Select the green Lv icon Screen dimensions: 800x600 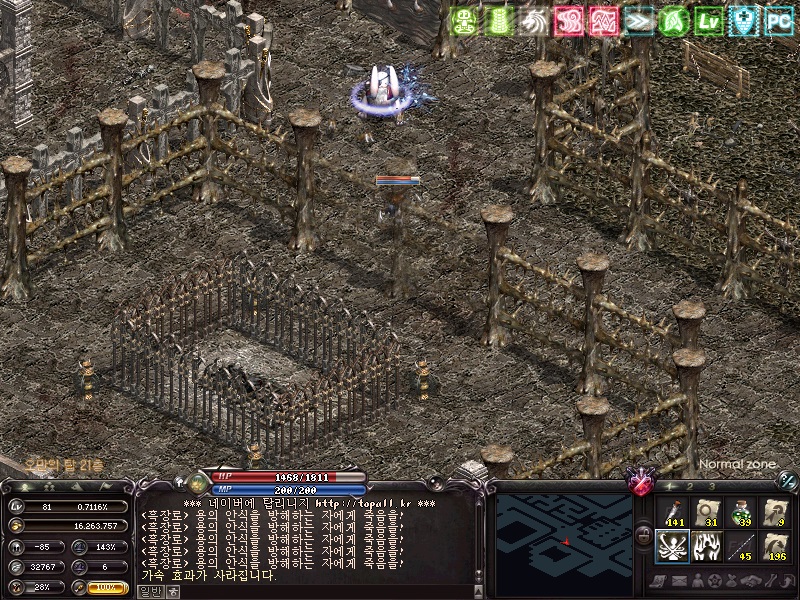(710, 21)
